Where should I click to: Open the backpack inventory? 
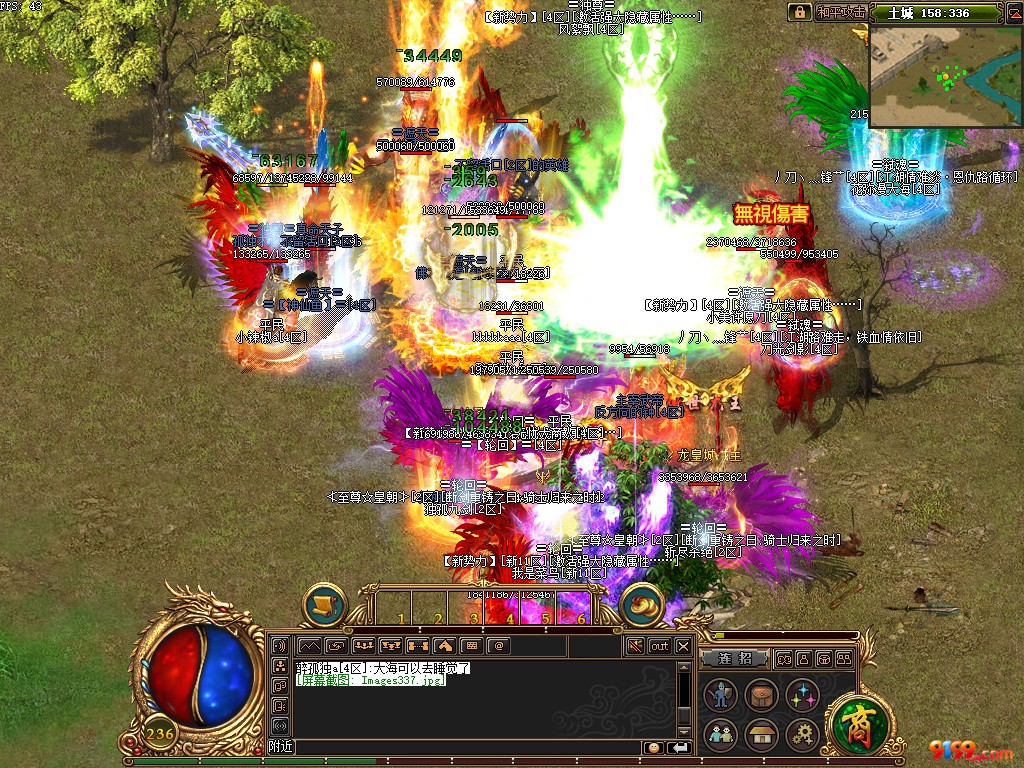(761, 696)
